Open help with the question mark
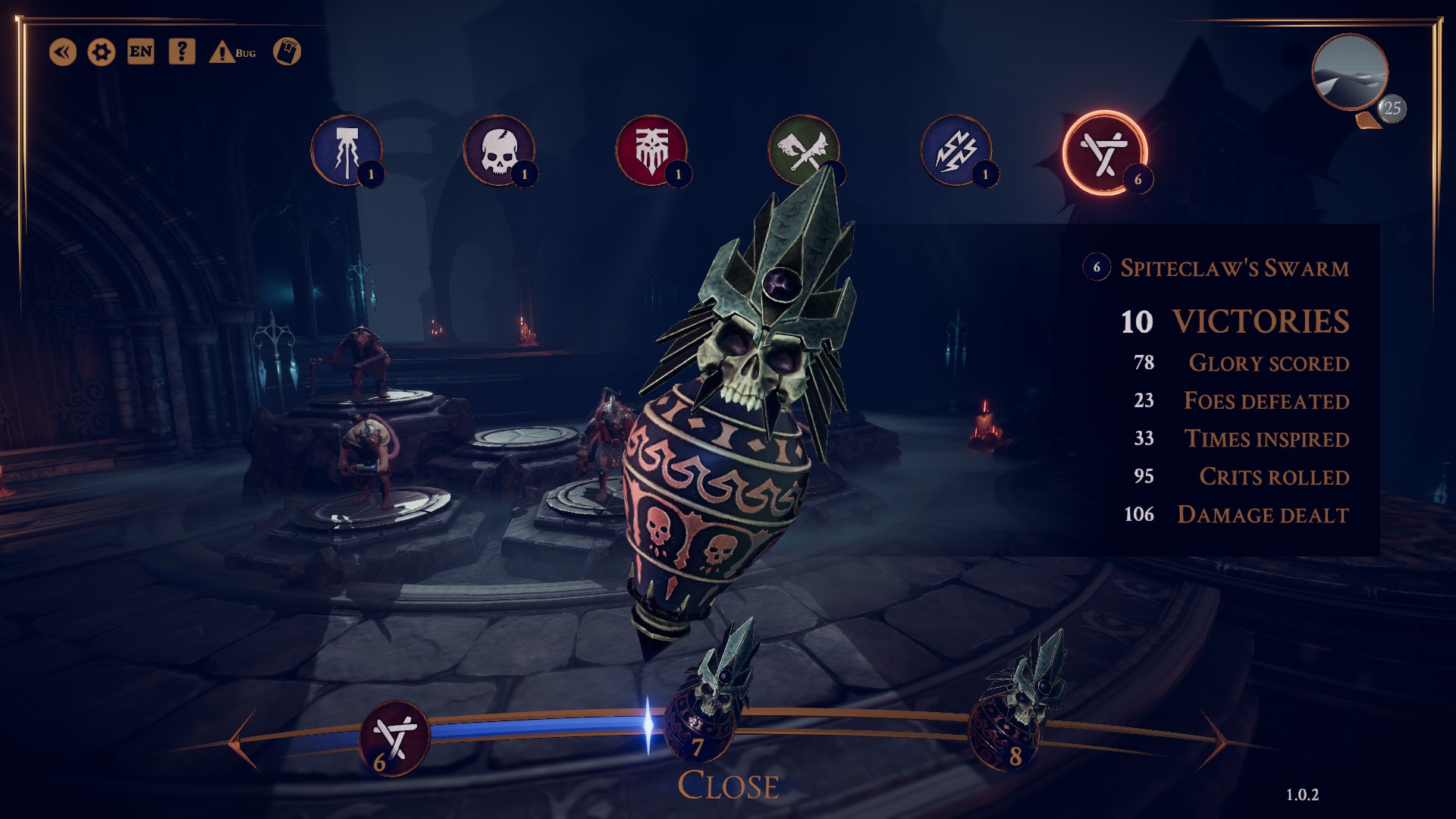The width and height of the screenshot is (1456, 819). [x=181, y=52]
